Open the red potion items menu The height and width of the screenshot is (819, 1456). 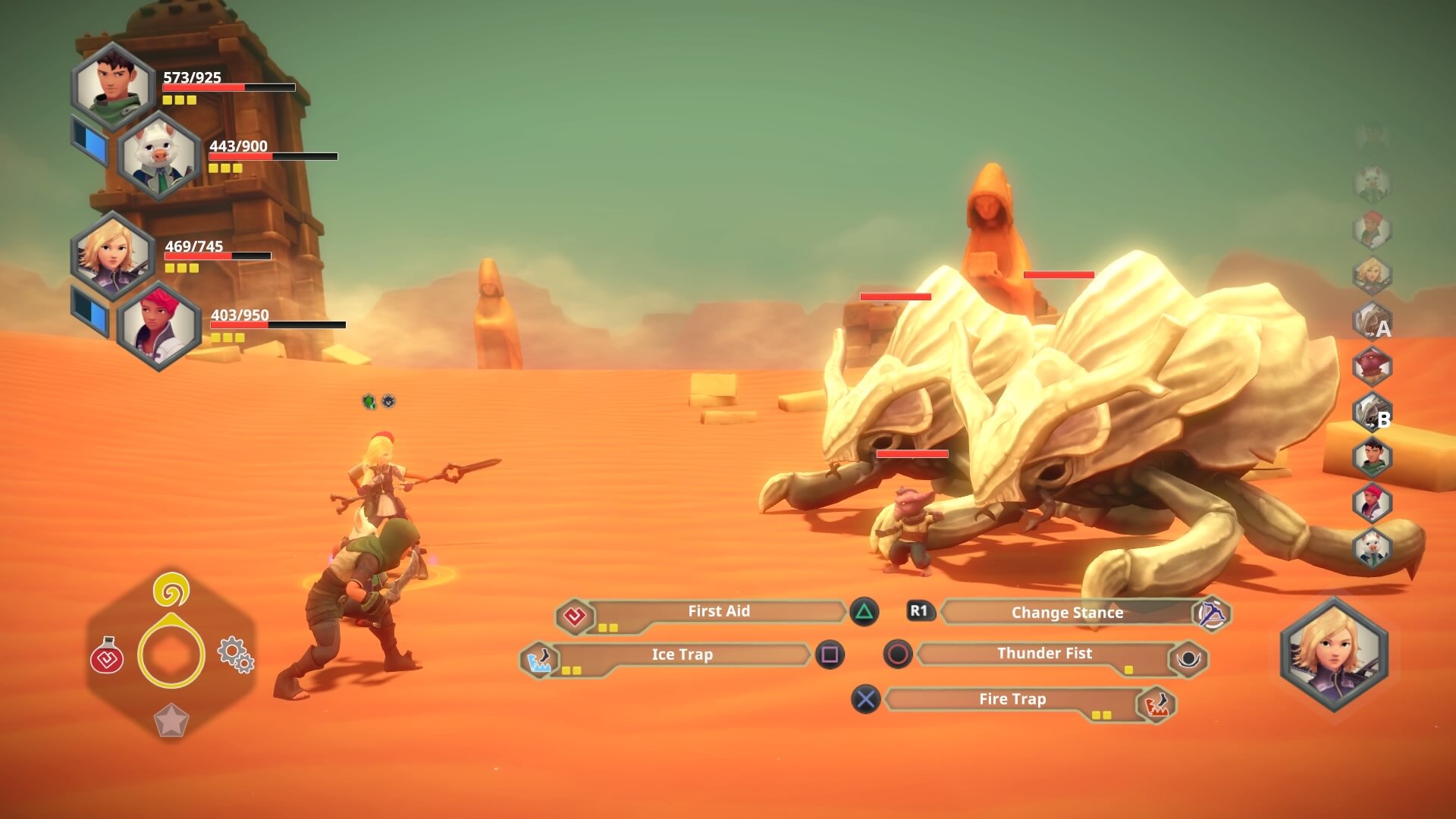coord(107,657)
